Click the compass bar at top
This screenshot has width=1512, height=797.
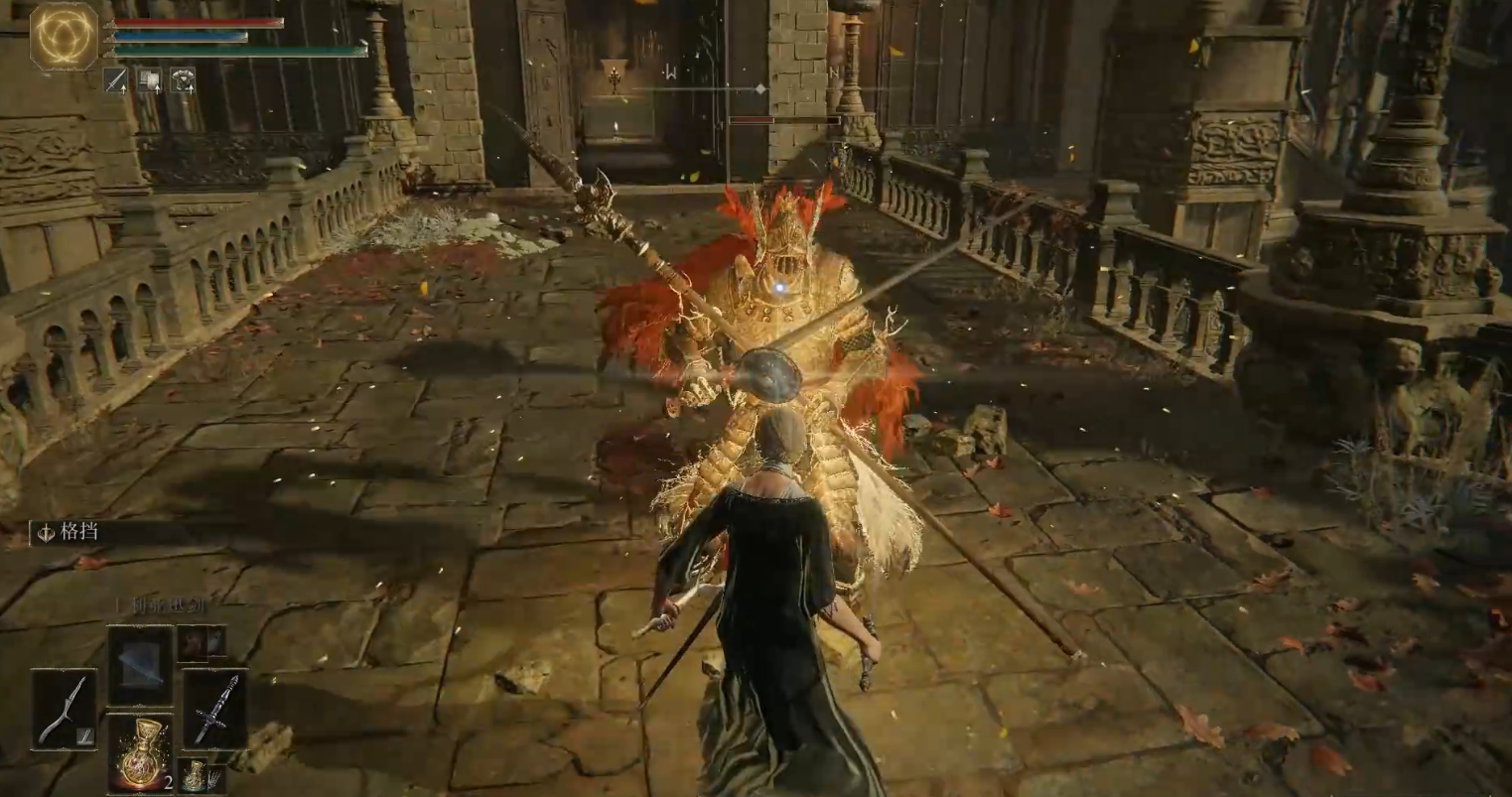(x=759, y=89)
